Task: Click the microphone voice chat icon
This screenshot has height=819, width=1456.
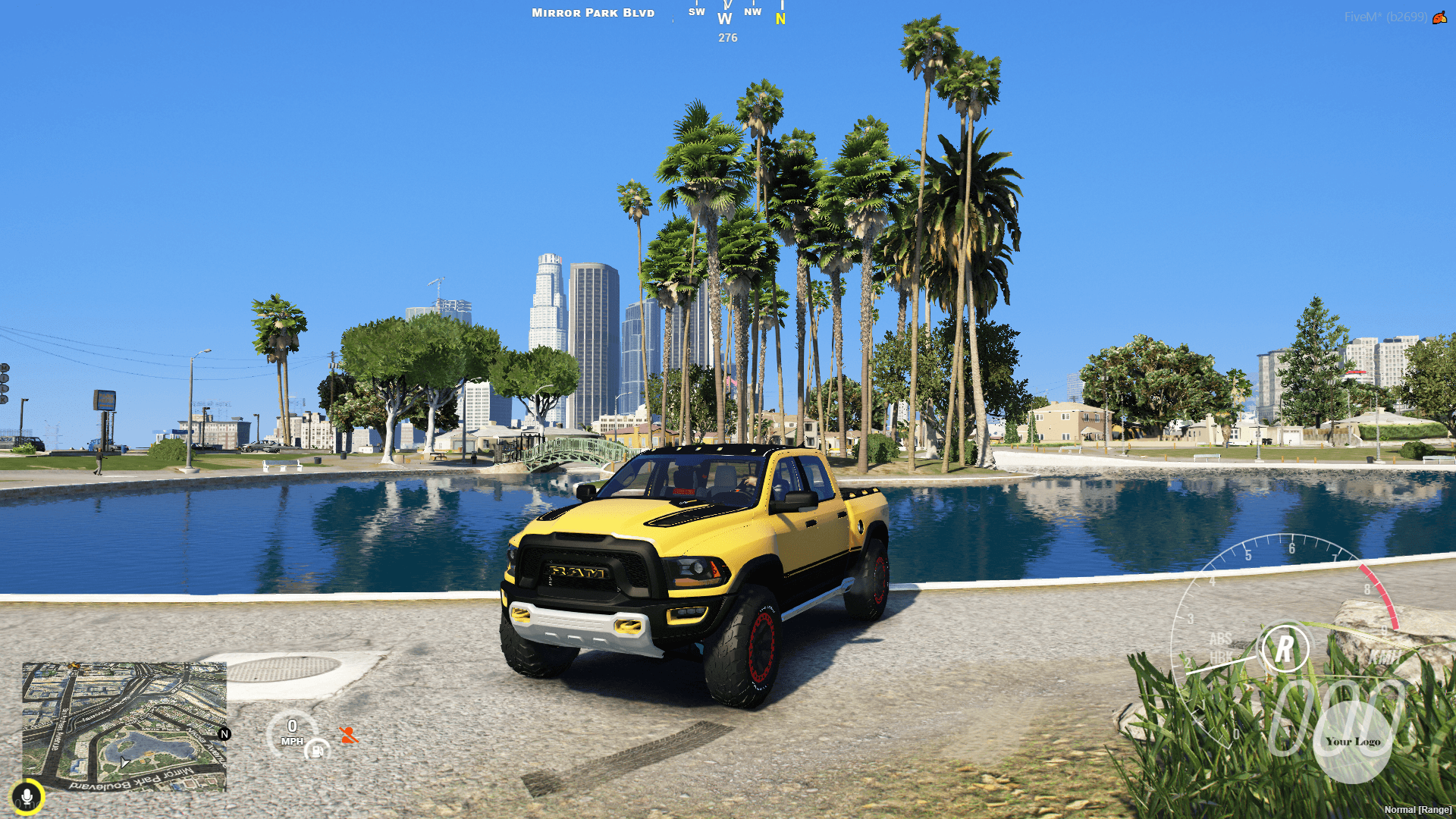Action: coord(28,796)
